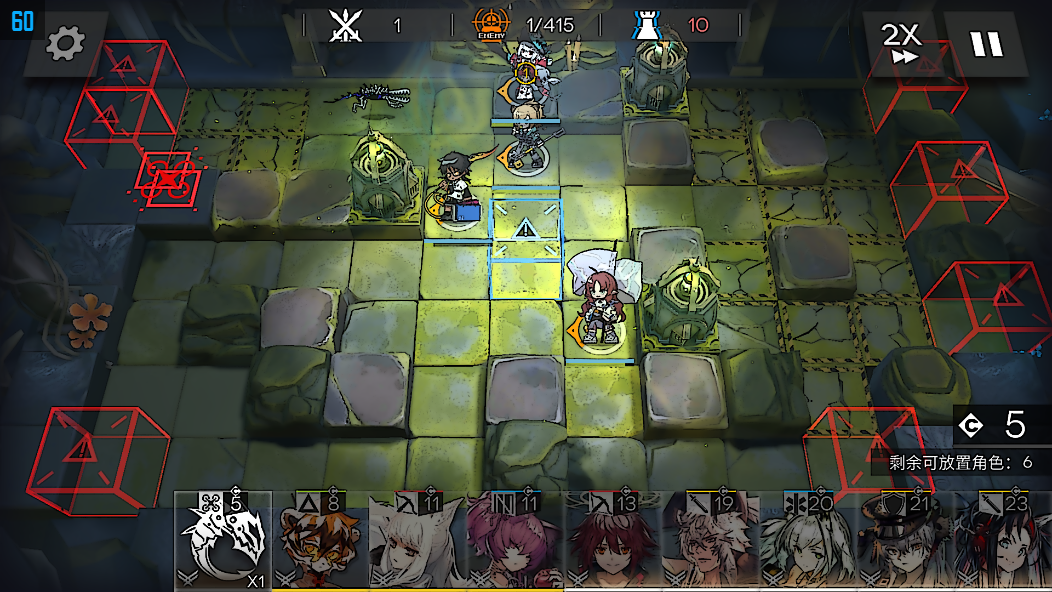Toggle the 2X game speed

pyautogui.click(x=901, y=44)
